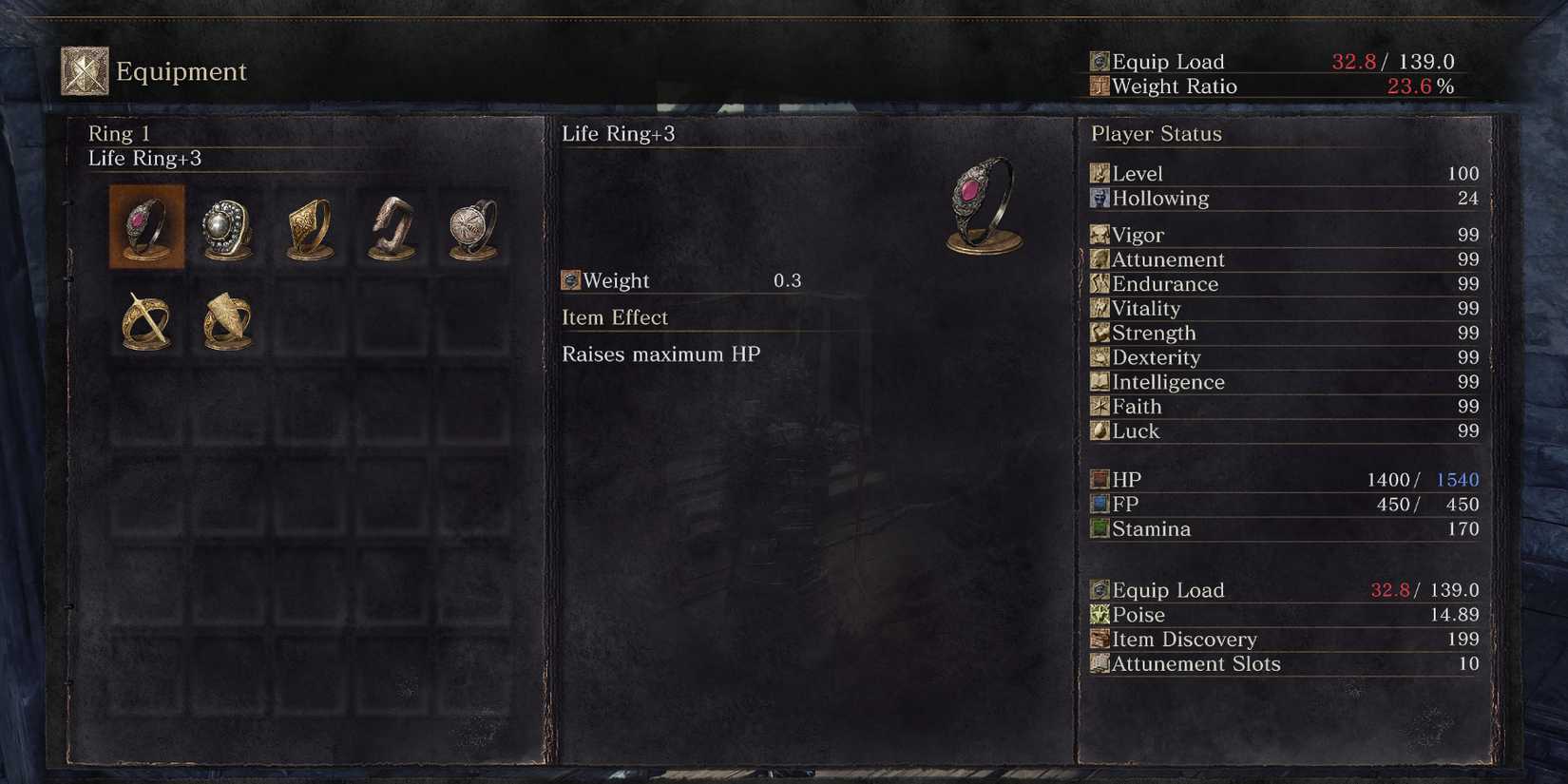This screenshot has height=784, width=1568.
Task: Click the Equip Load scale icon
Action: (1100, 590)
